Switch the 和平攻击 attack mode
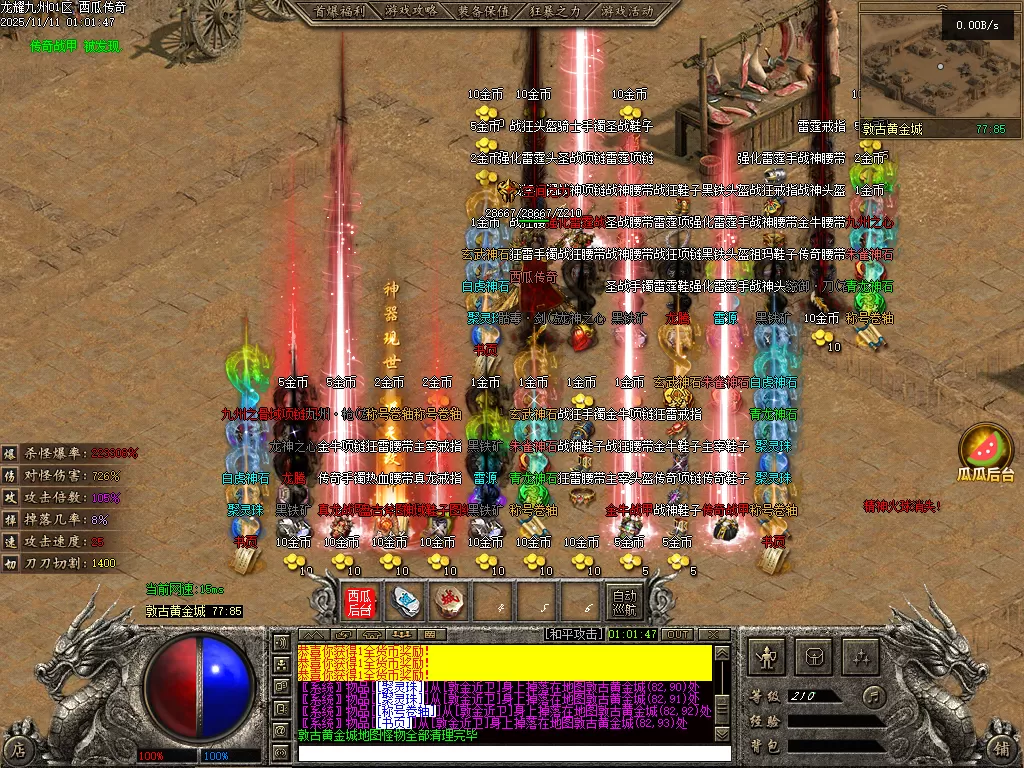 tap(574, 634)
